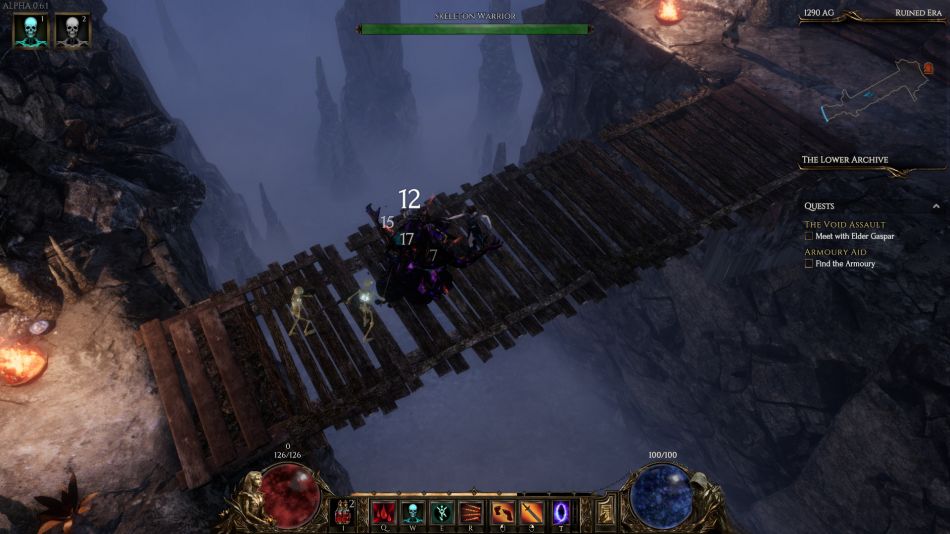
Task: Open the Armoury Aid quest entry
Action: point(835,252)
